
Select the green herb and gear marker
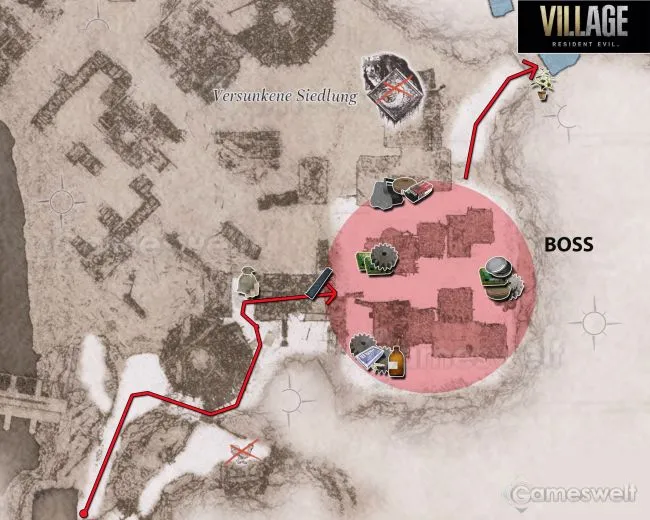pos(377,260)
